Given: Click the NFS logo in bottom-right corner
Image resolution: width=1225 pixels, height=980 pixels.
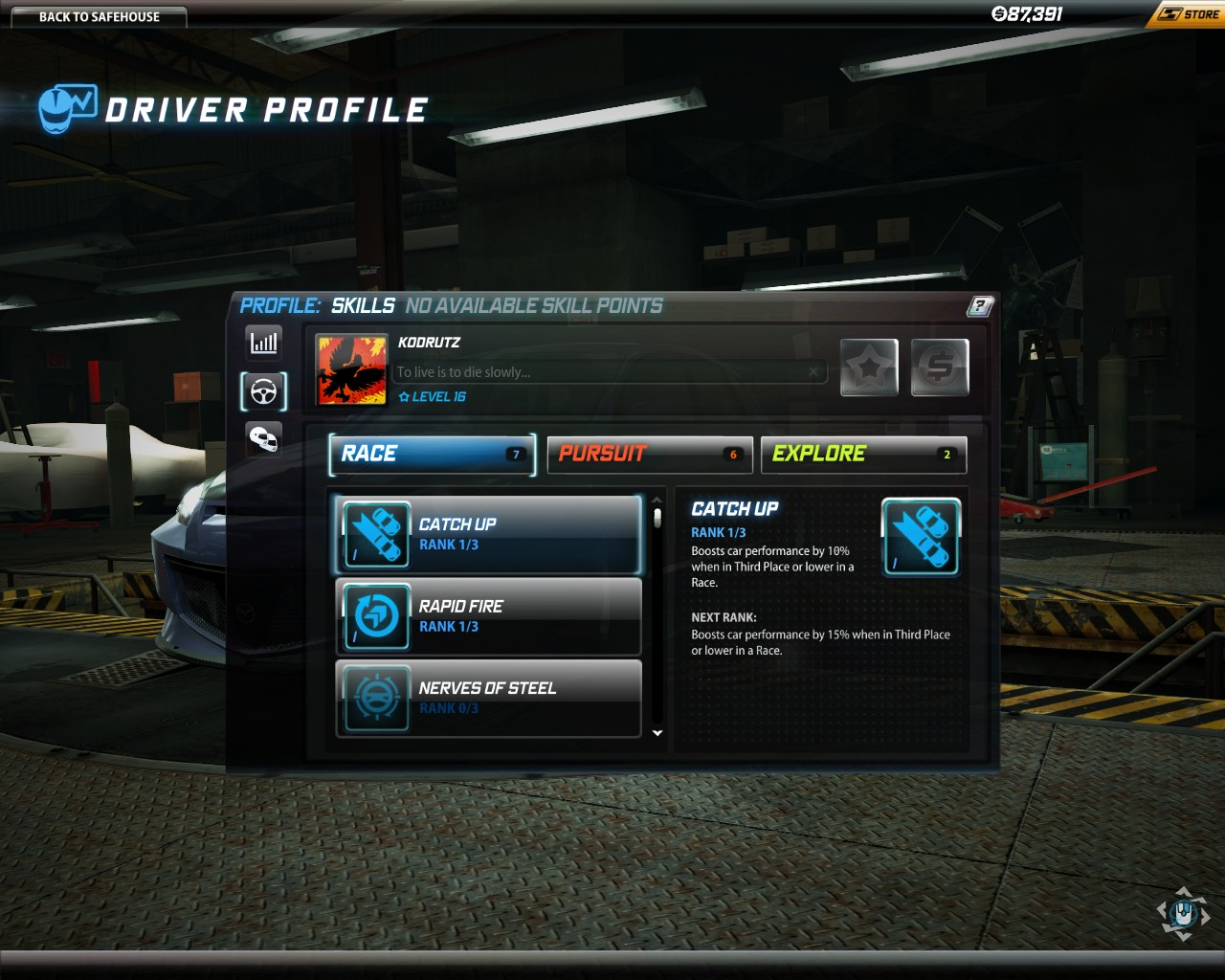Looking at the screenshot, I should coord(1183,914).
